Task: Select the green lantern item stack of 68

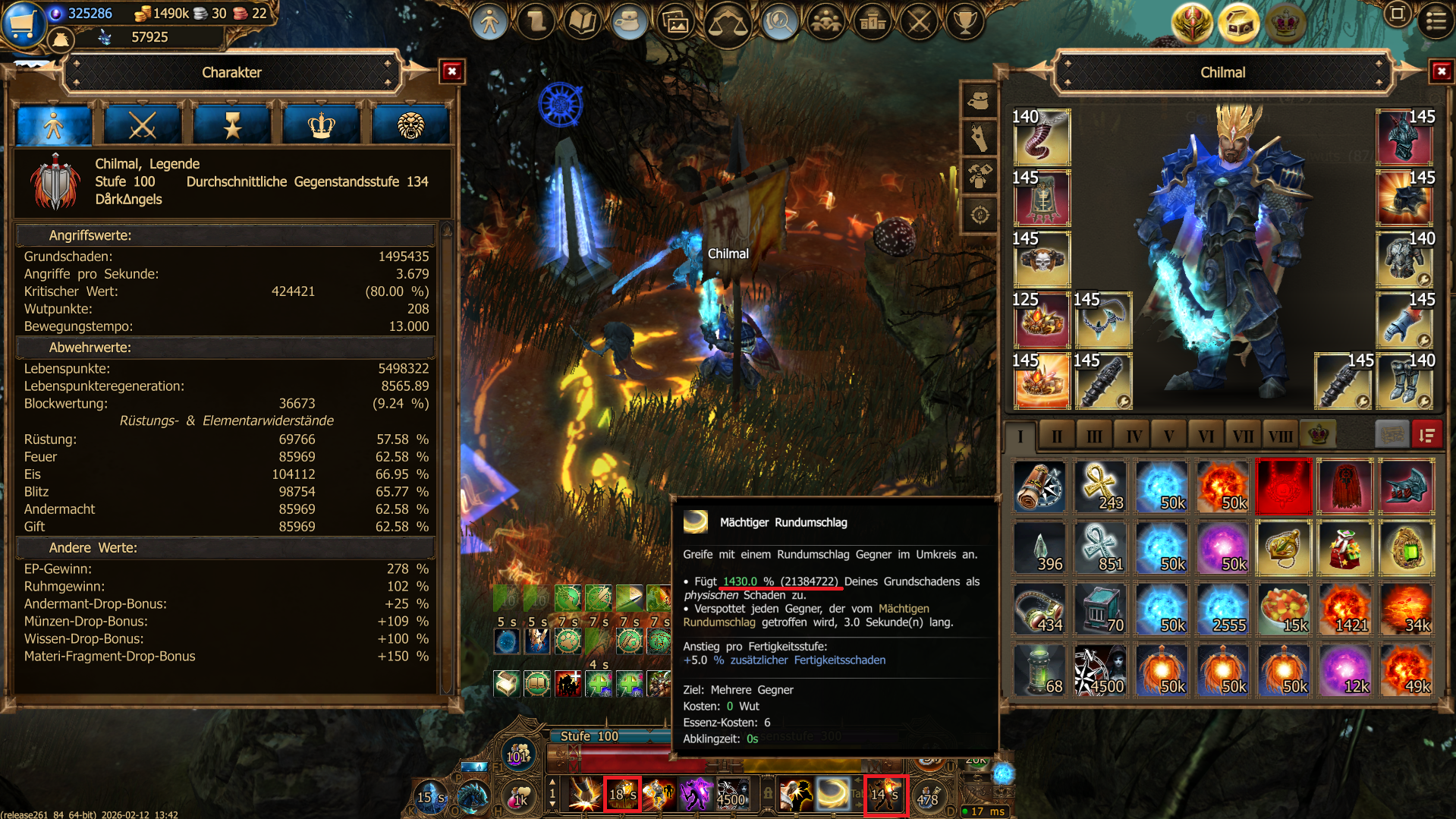Action: [x=1039, y=670]
